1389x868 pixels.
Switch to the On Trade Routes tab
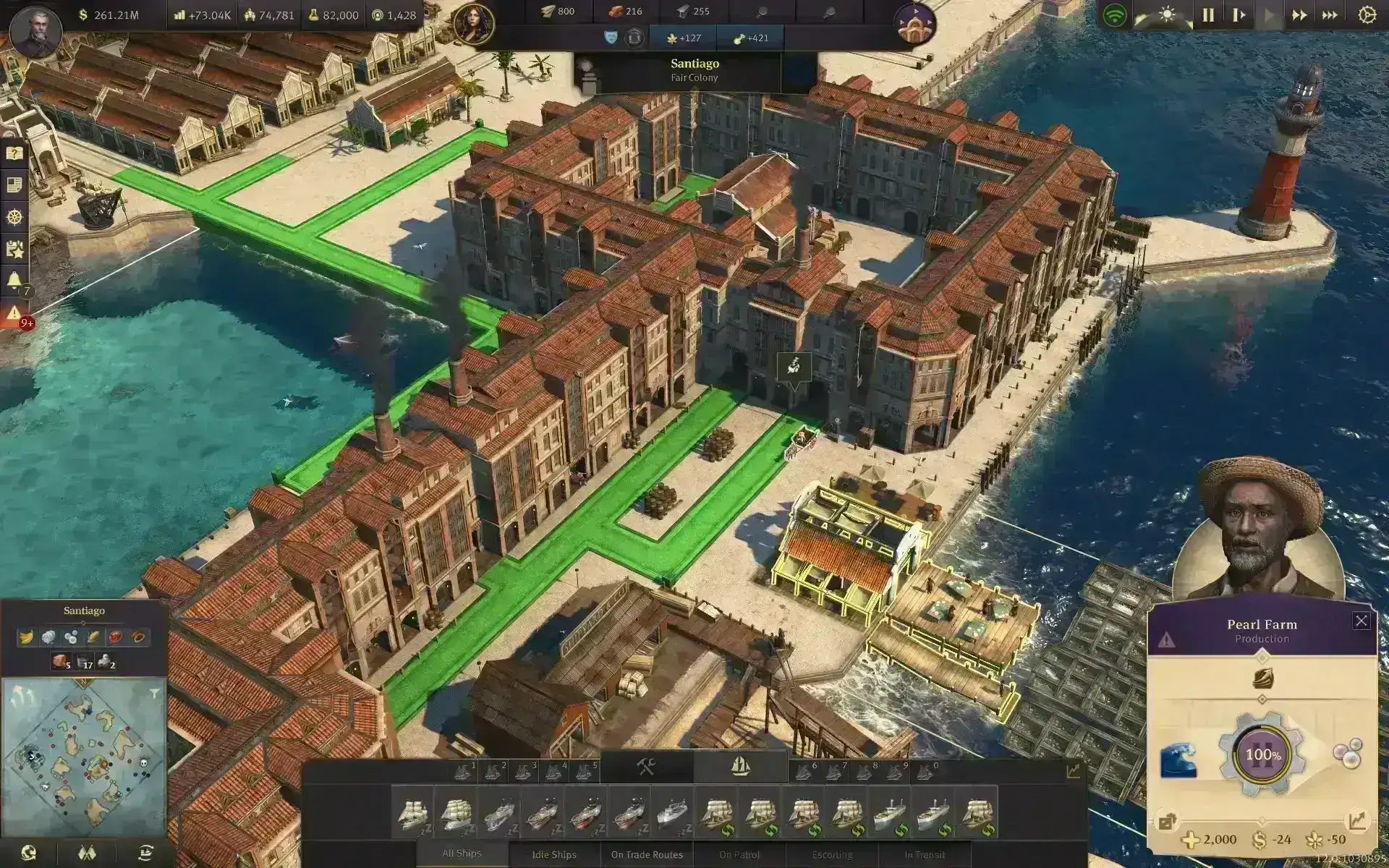tap(646, 854)
